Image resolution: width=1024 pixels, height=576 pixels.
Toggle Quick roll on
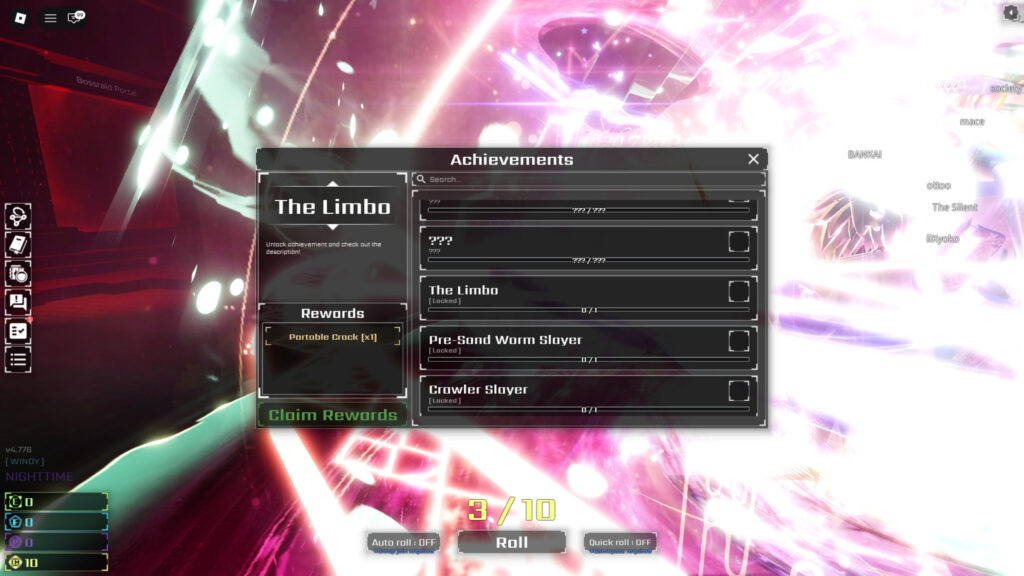(x=620, y=542)
